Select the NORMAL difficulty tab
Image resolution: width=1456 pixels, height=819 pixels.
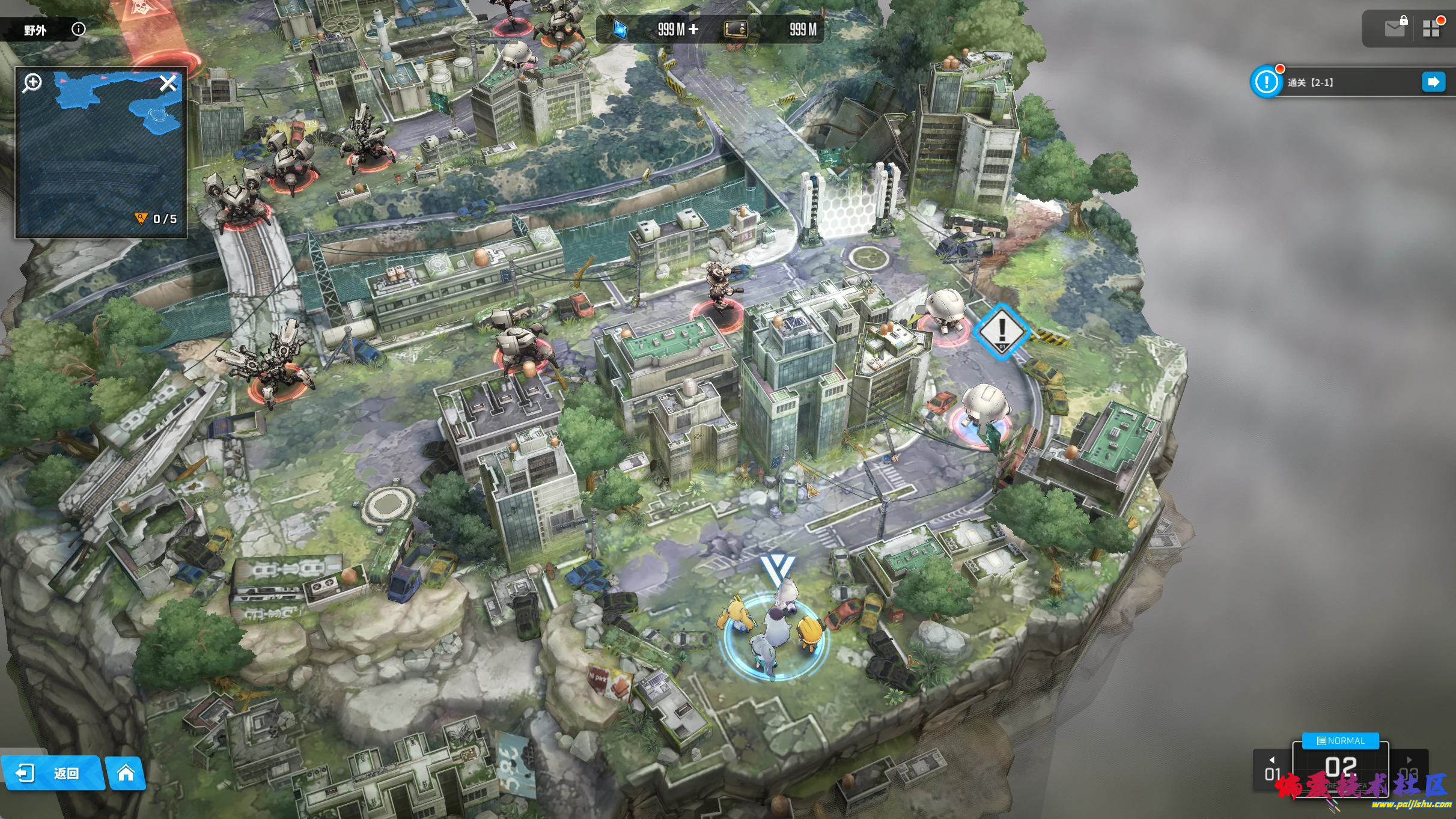tap(1341, 741)
